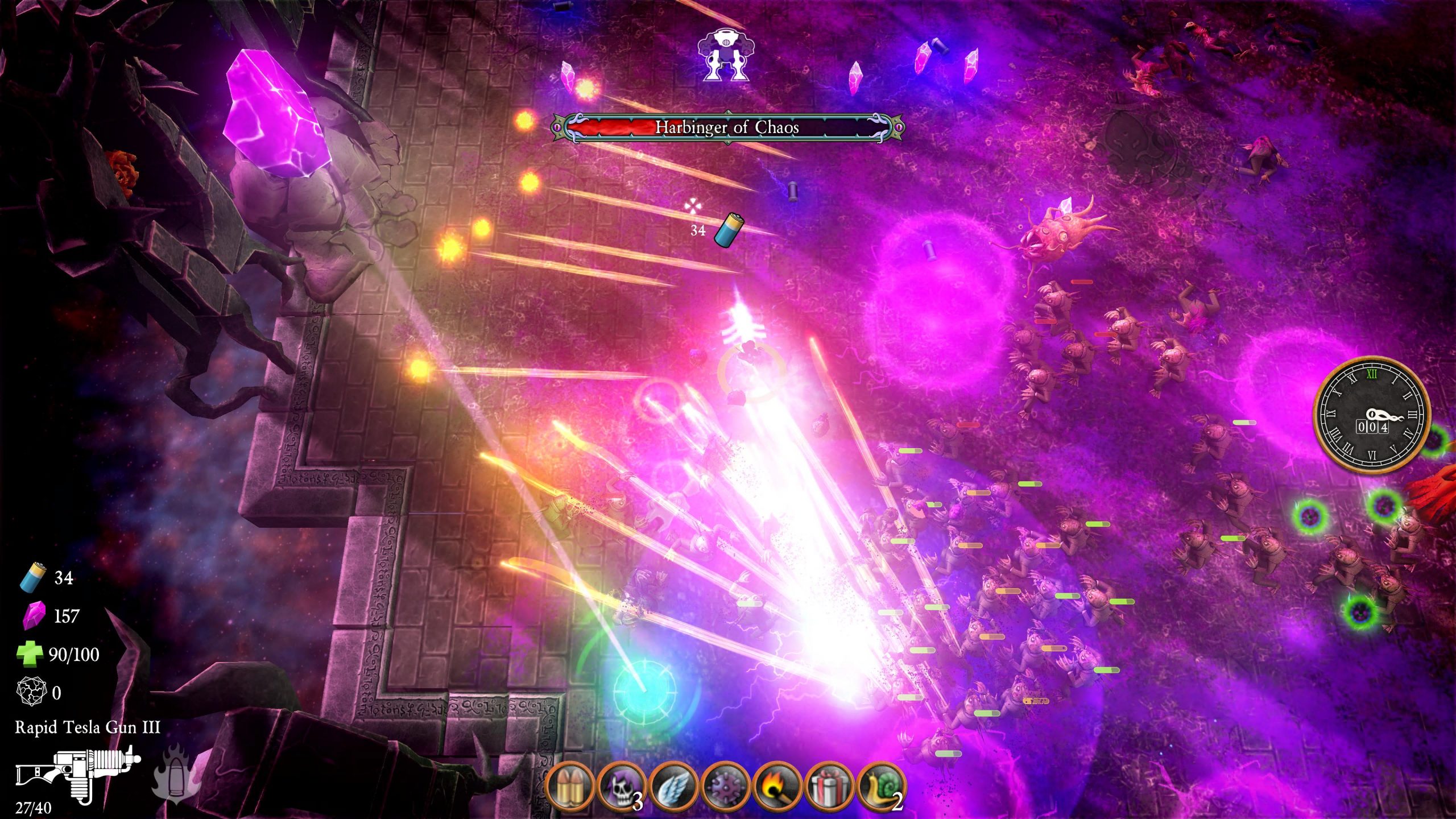Activate the flaming bullet ability icon
1456x819 pixels.
point(176,773)
